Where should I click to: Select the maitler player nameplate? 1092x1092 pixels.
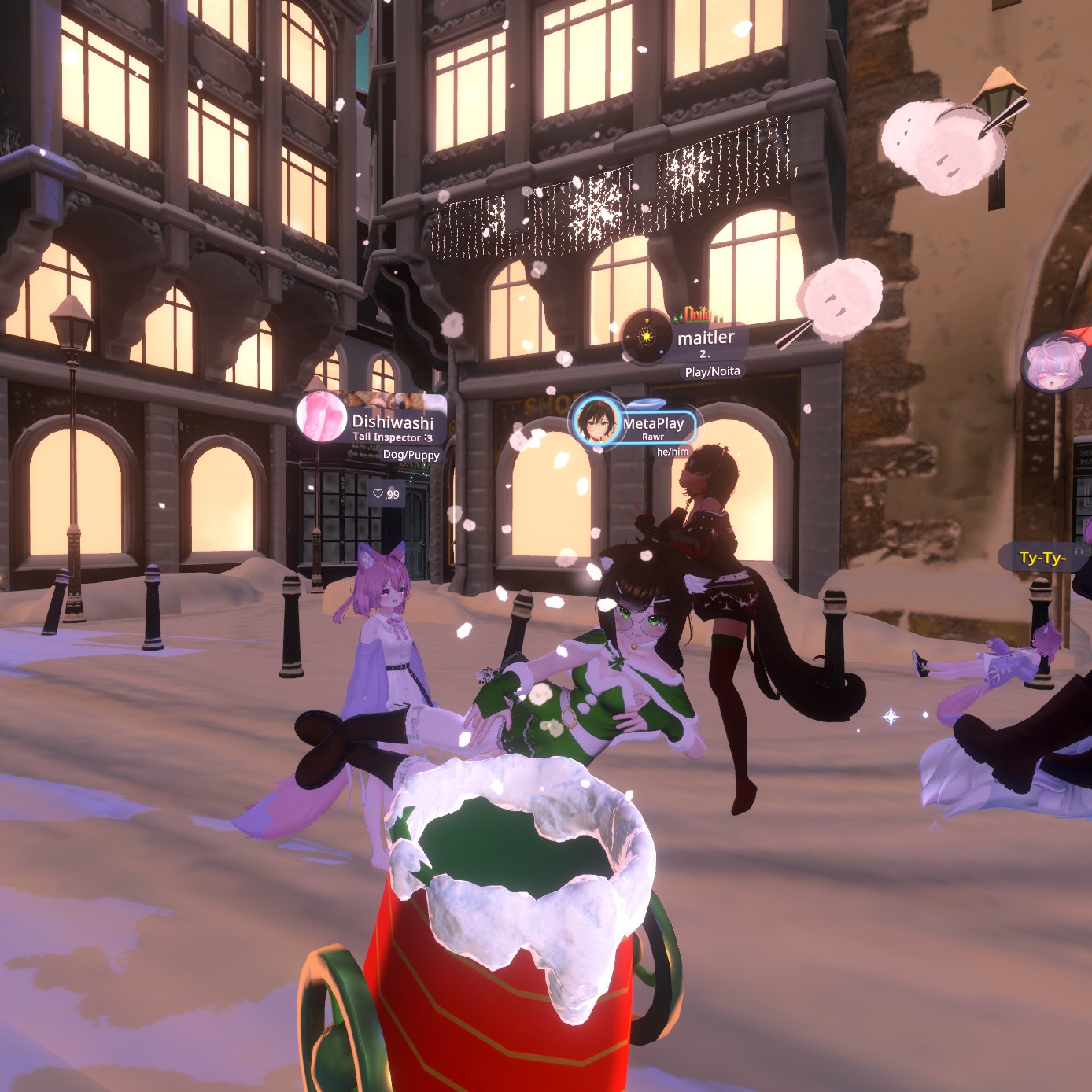706,338
